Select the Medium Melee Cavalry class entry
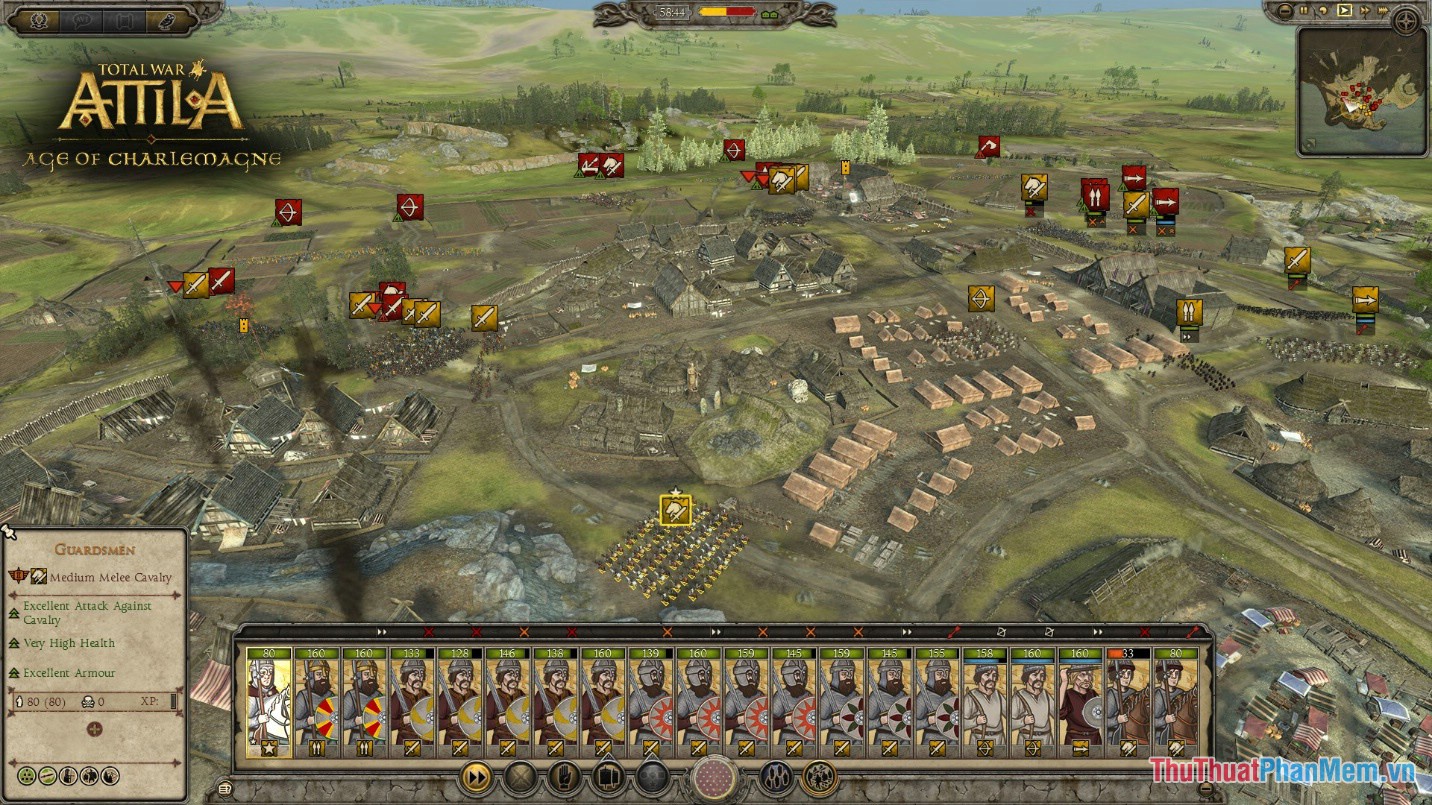The width and height of the screenshot is (1432, 805). (100, 577)
